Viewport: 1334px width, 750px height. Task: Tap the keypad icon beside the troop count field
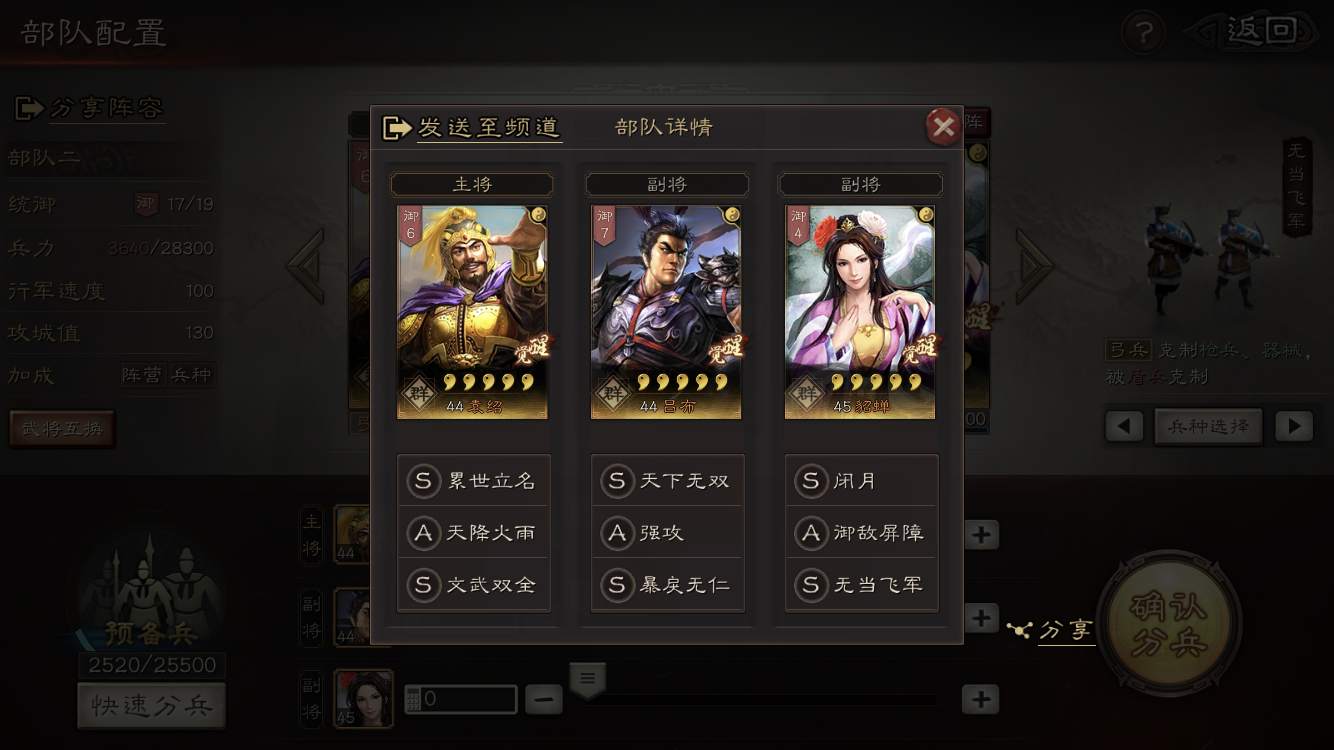[413, 698]
